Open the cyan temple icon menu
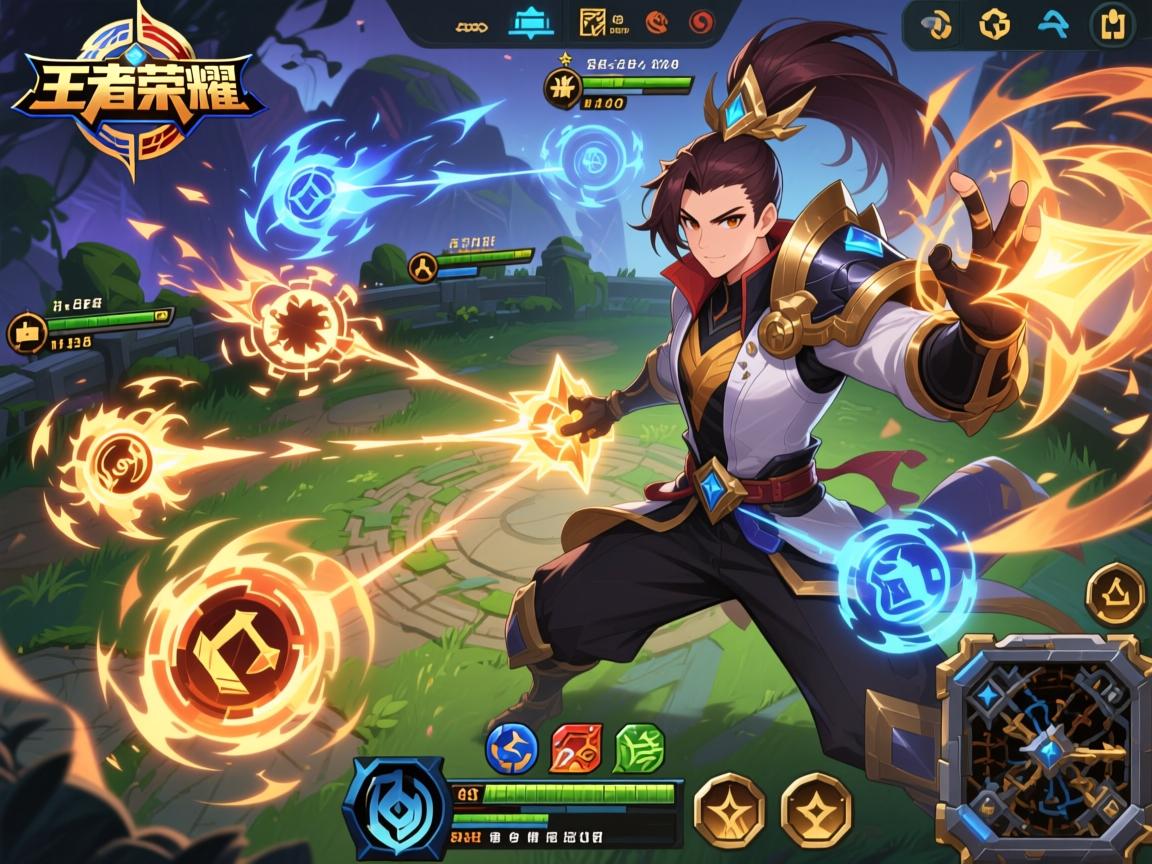Image resolution: width=1152 pixels, height=864 pixels. pos(530,22)
